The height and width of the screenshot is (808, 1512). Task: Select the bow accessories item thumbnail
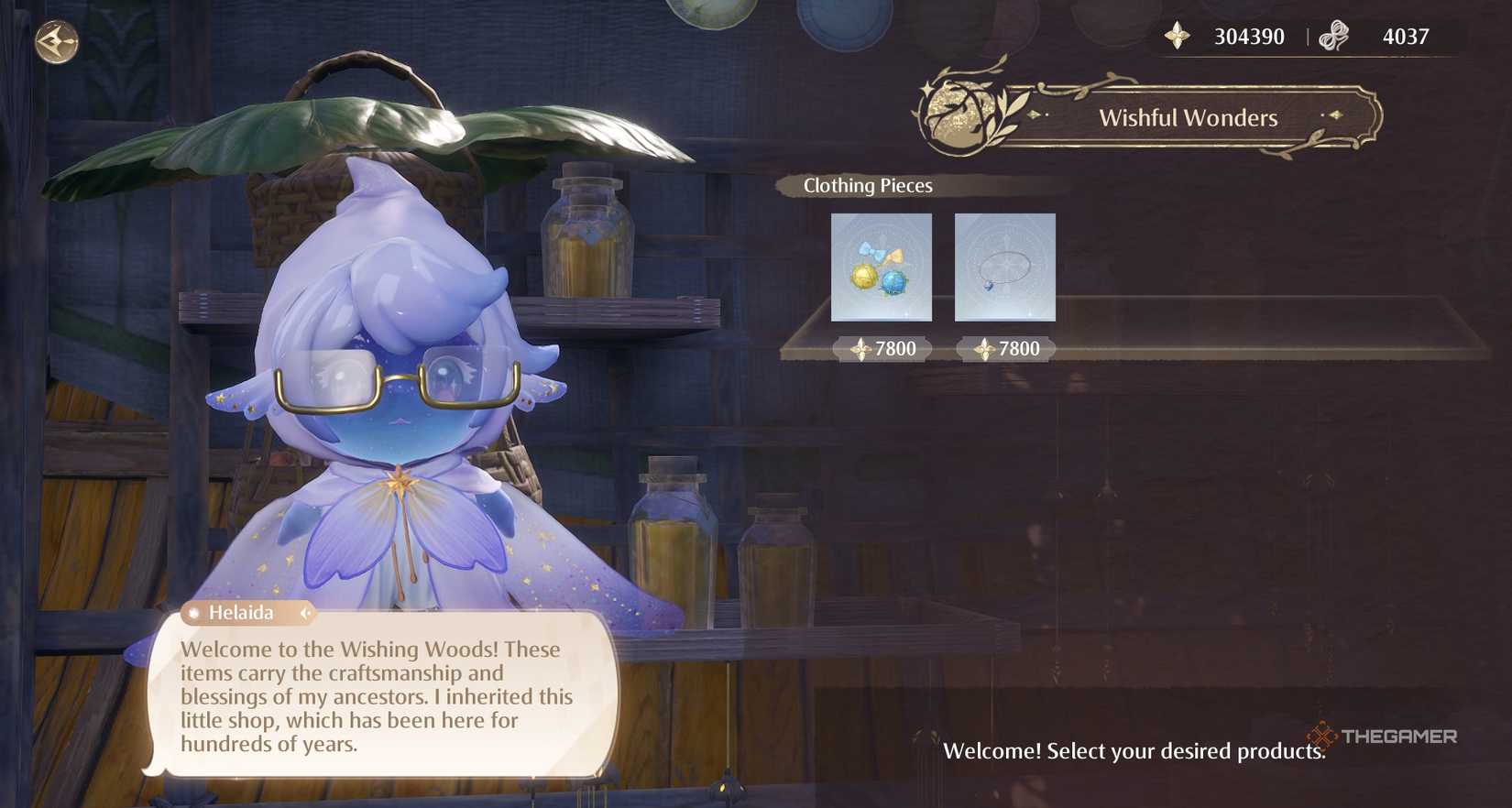tap(881, 268)
